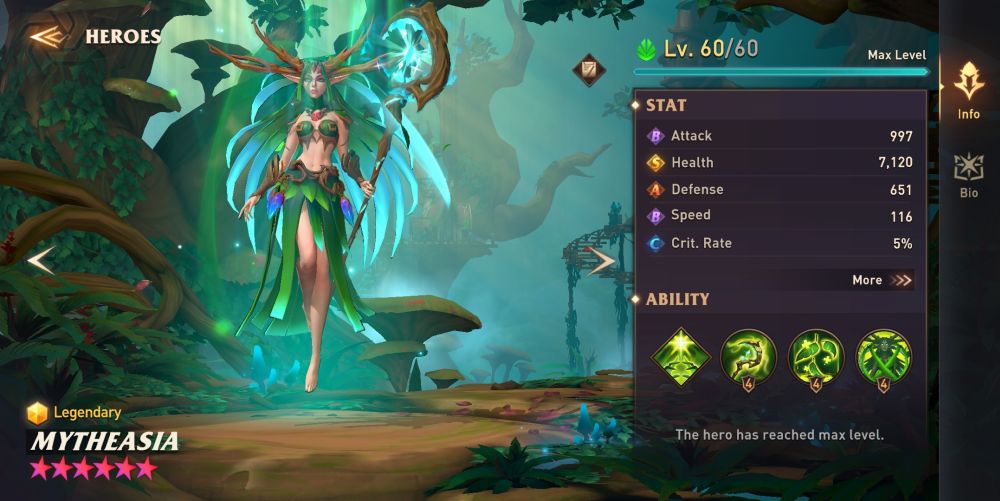Inspect the vine whip ability icon
The width and height of the screenshot is (1000, 501).
coord(748,357)
